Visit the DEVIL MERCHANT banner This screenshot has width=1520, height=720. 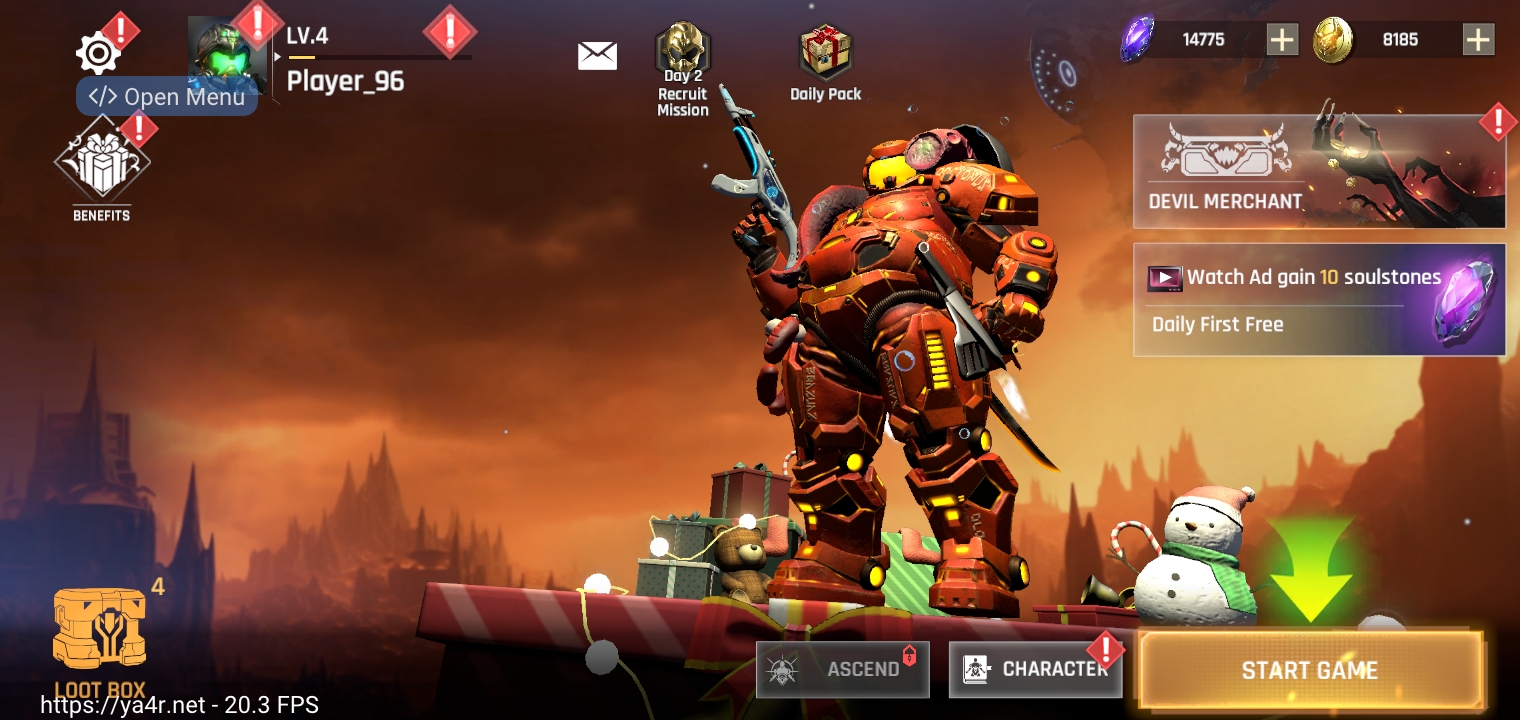pos(1318,171)
